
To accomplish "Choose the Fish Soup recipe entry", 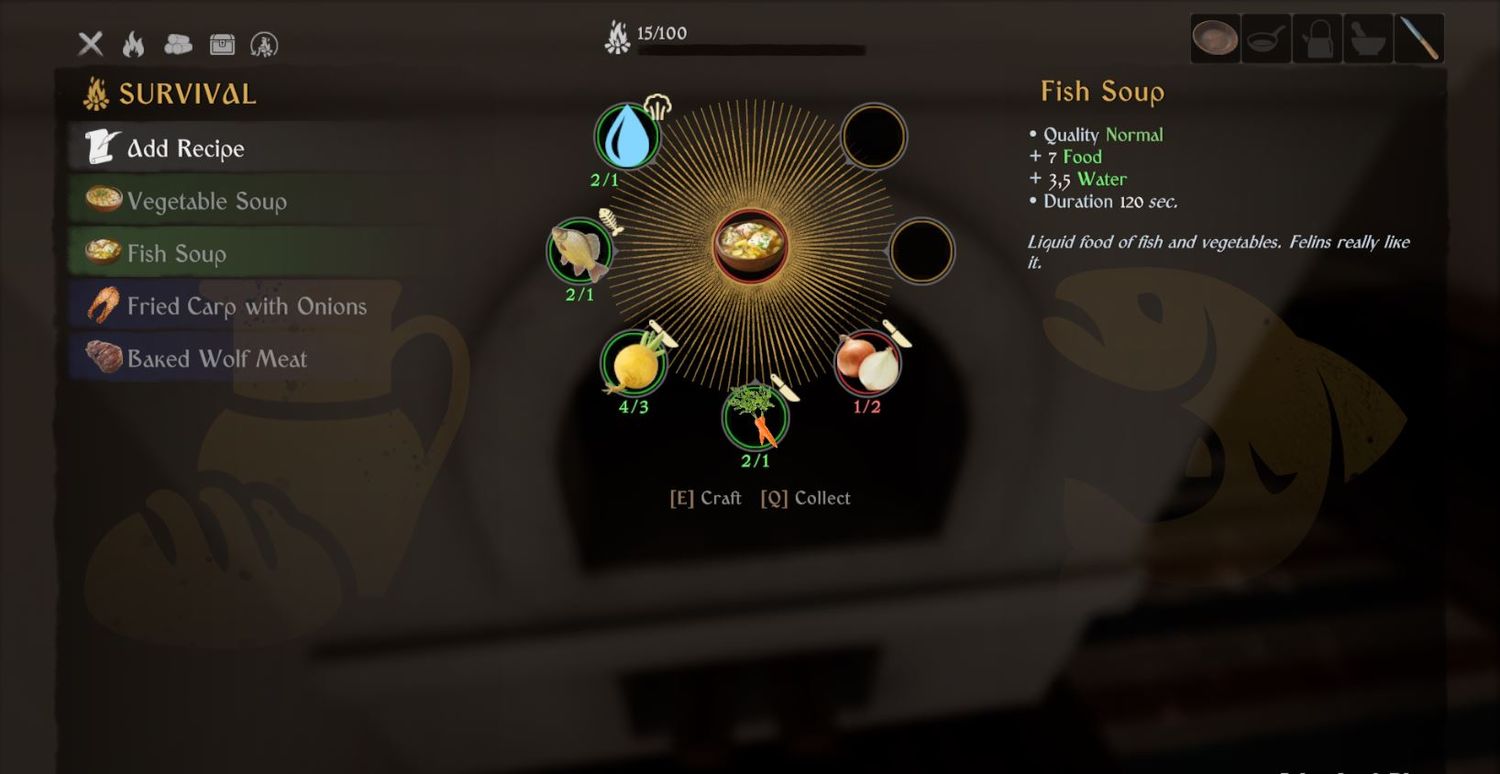I will (x=176, y=254).
